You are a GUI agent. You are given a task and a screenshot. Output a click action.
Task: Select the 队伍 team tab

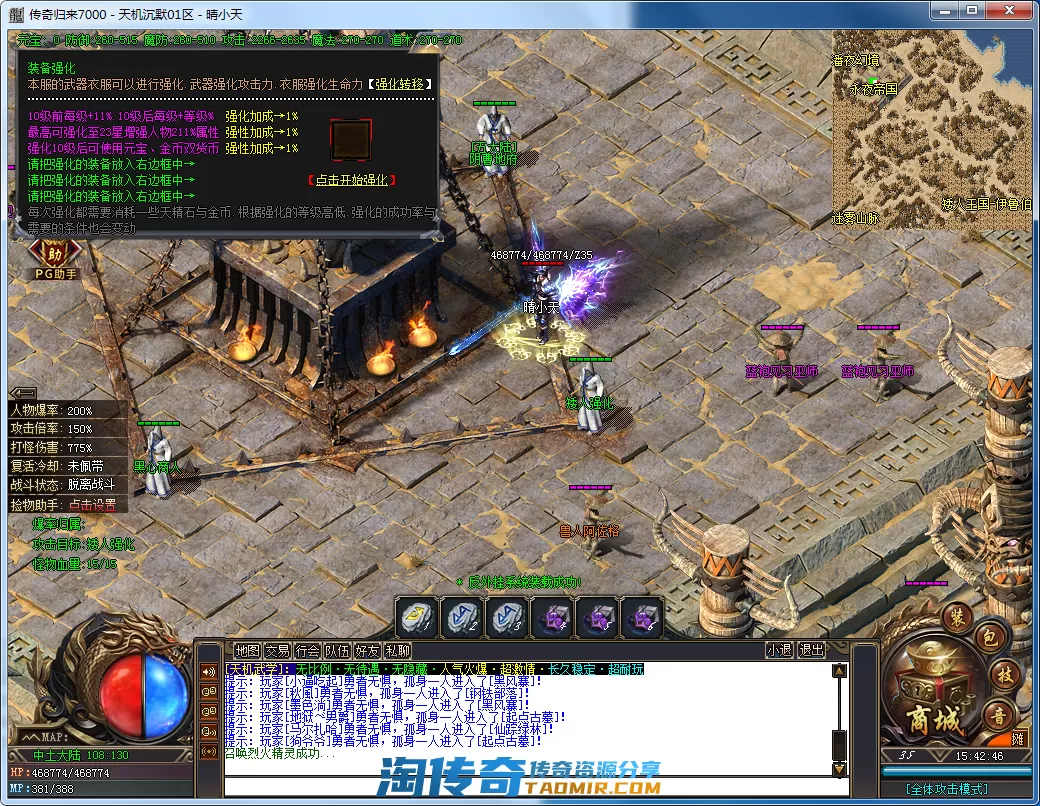[x=337, y=650]
